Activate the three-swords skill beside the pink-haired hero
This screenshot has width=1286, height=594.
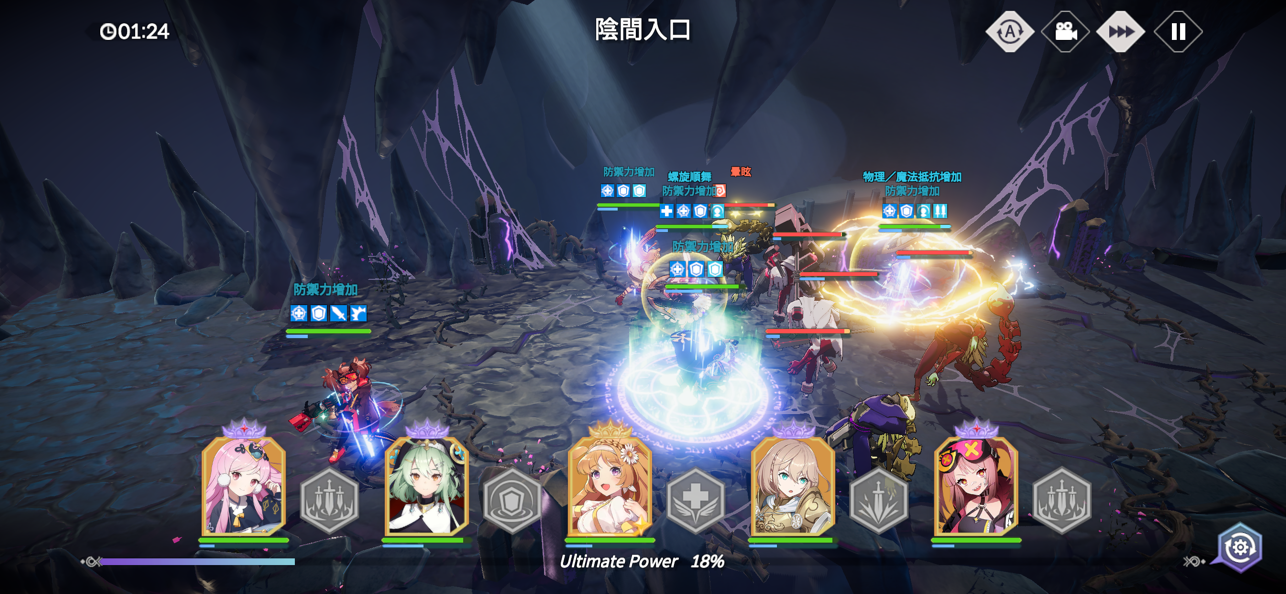pyautogui.click(x=329, y=500)
